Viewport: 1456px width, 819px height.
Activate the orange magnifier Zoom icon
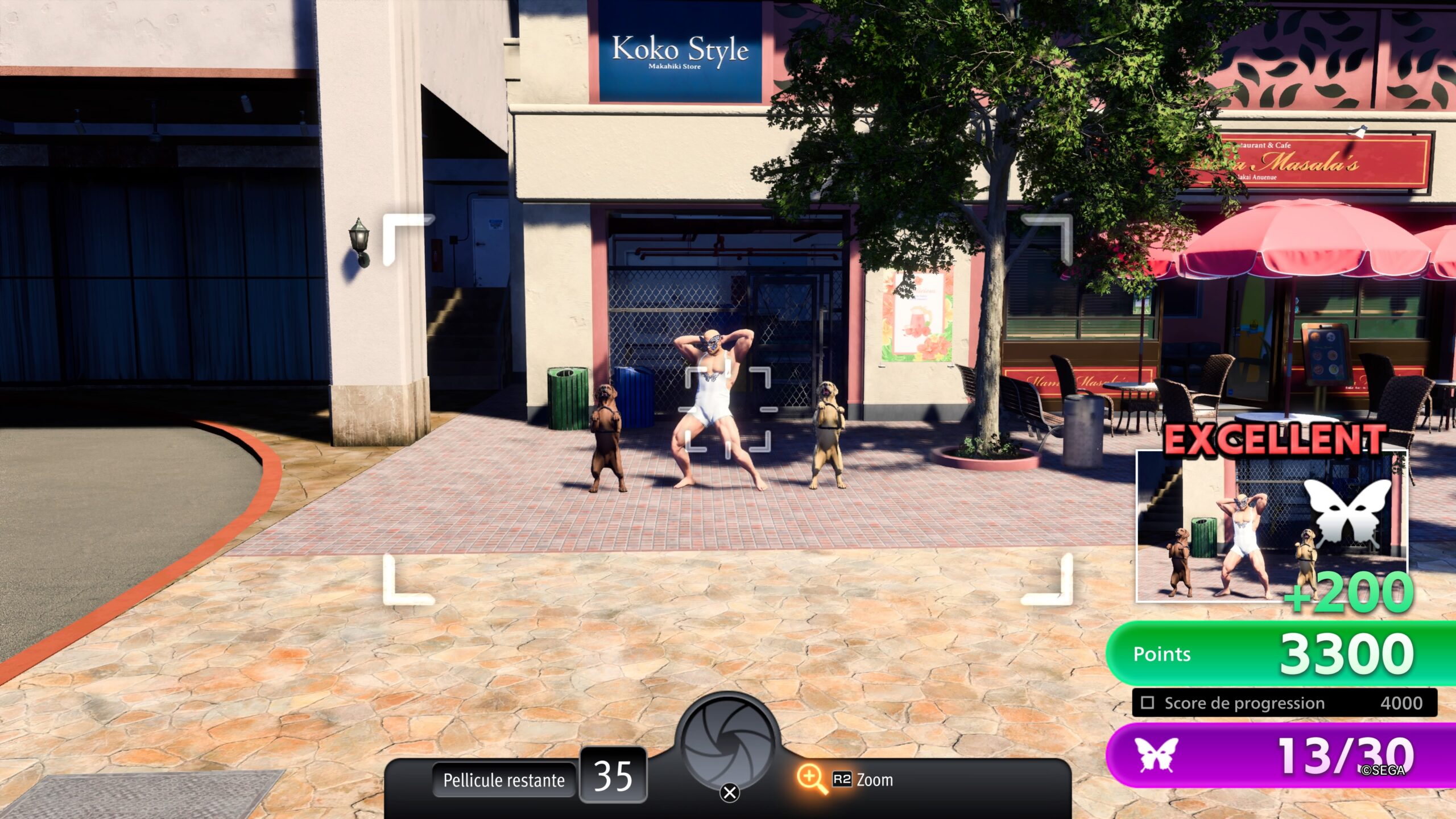point(811,779)
